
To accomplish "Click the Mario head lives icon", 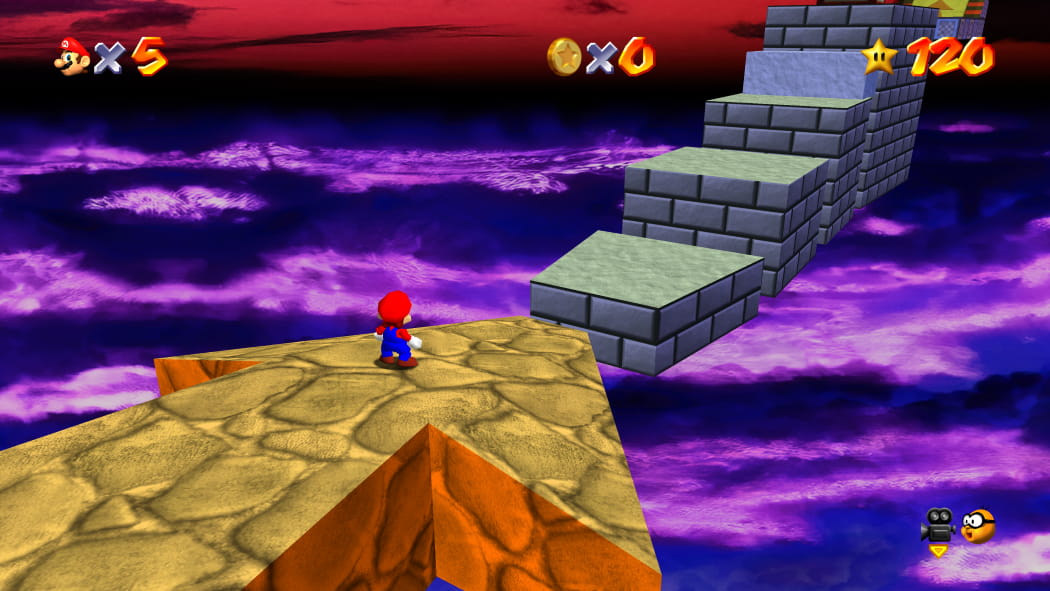I will (x=72, y=56).
